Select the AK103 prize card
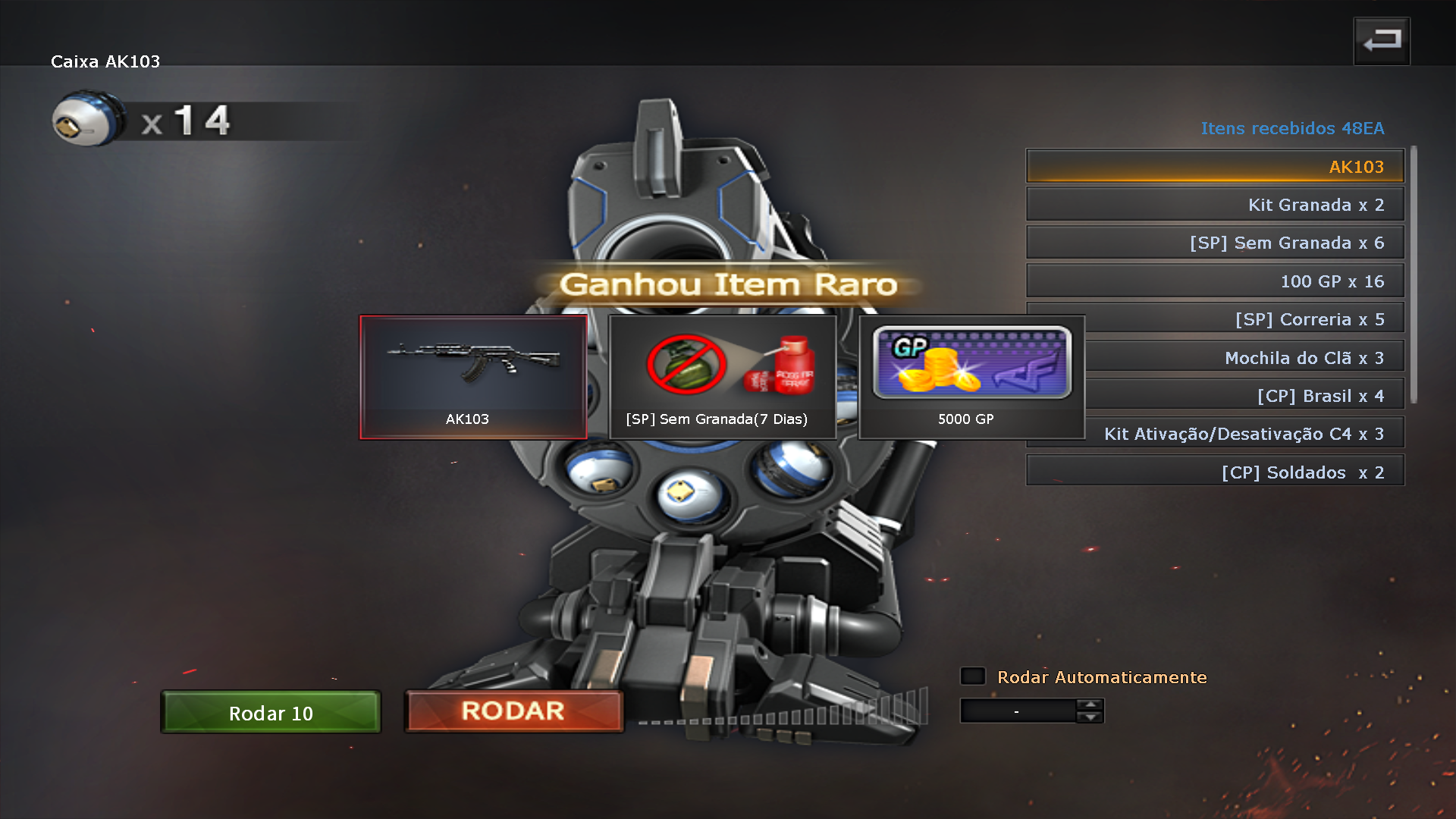The image size is (1456, 819). (473, 377)
